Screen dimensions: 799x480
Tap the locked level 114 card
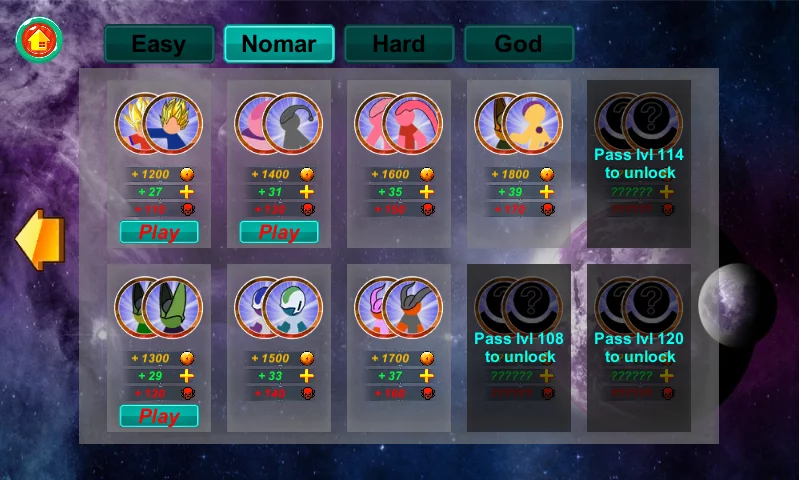[x=639, y=164]
